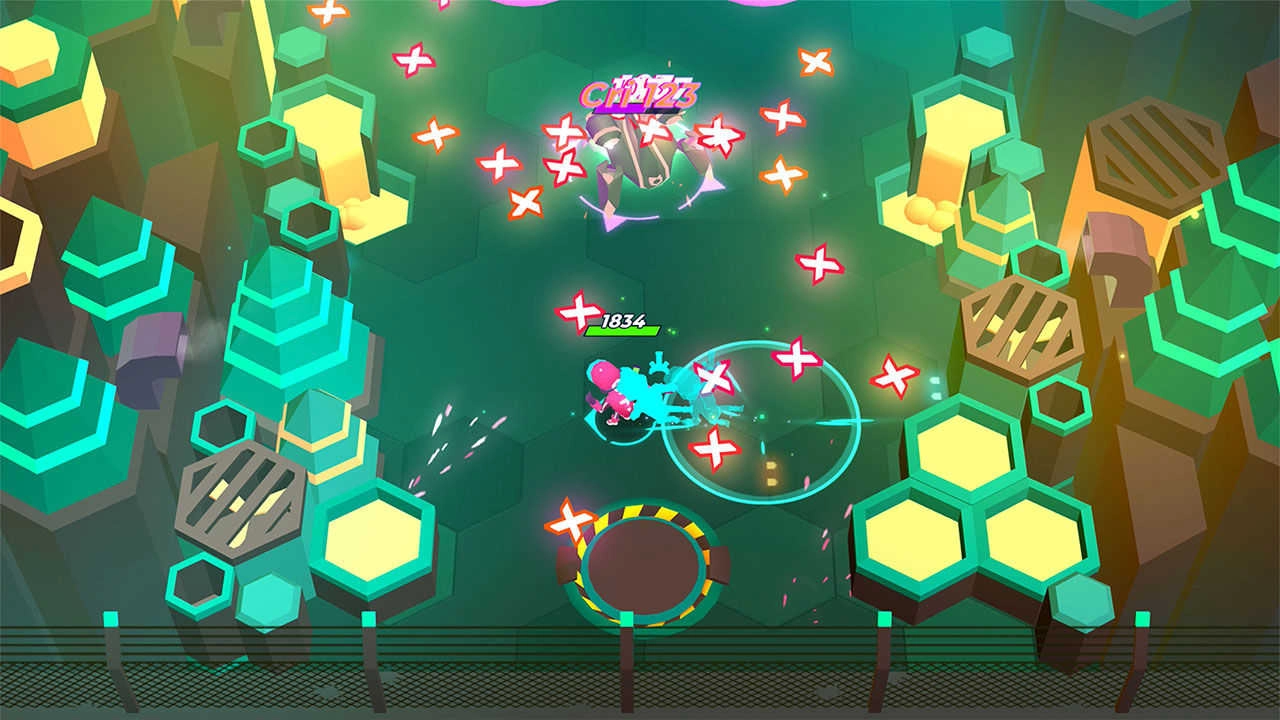The height and width of the screenshot is (720, 1280).
Task: Click the pink fighter character
Action: [610, 390]
